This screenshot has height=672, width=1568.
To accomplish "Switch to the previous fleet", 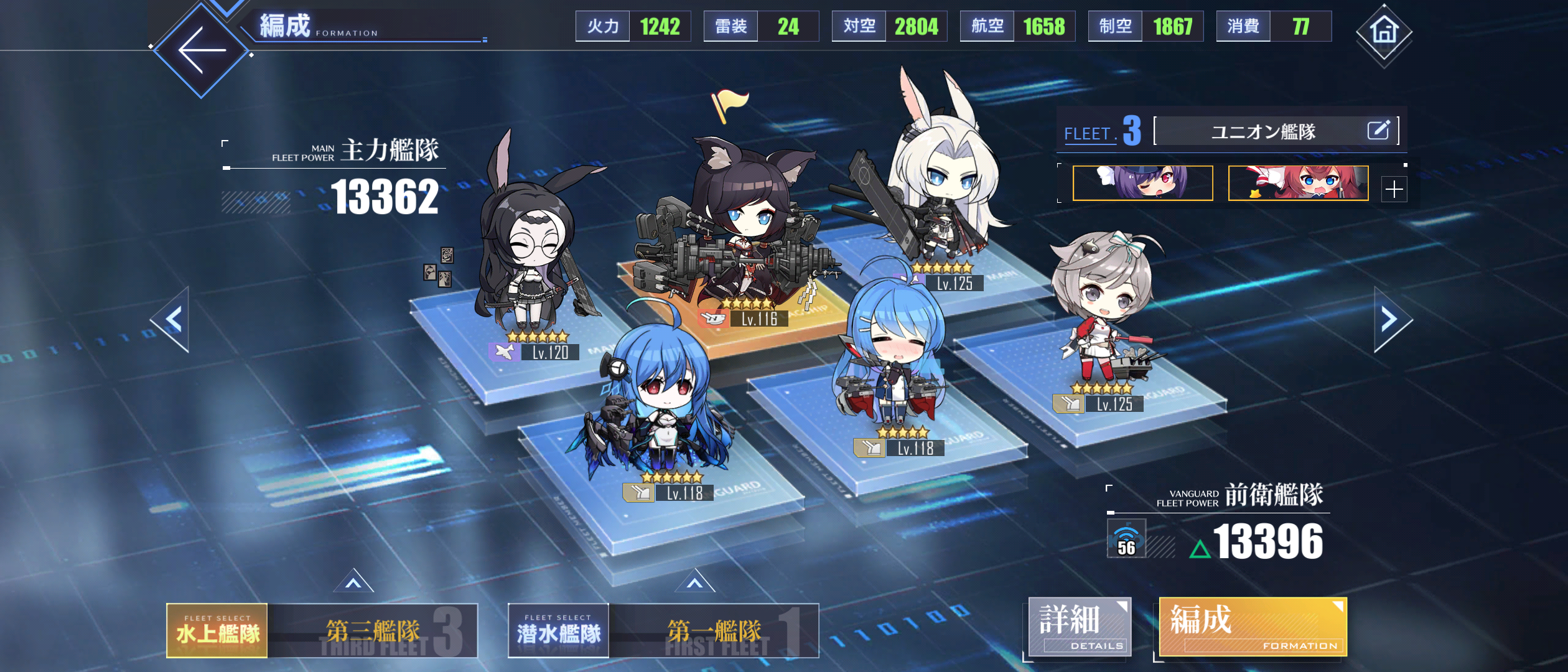I will click(x=172, y=319).
